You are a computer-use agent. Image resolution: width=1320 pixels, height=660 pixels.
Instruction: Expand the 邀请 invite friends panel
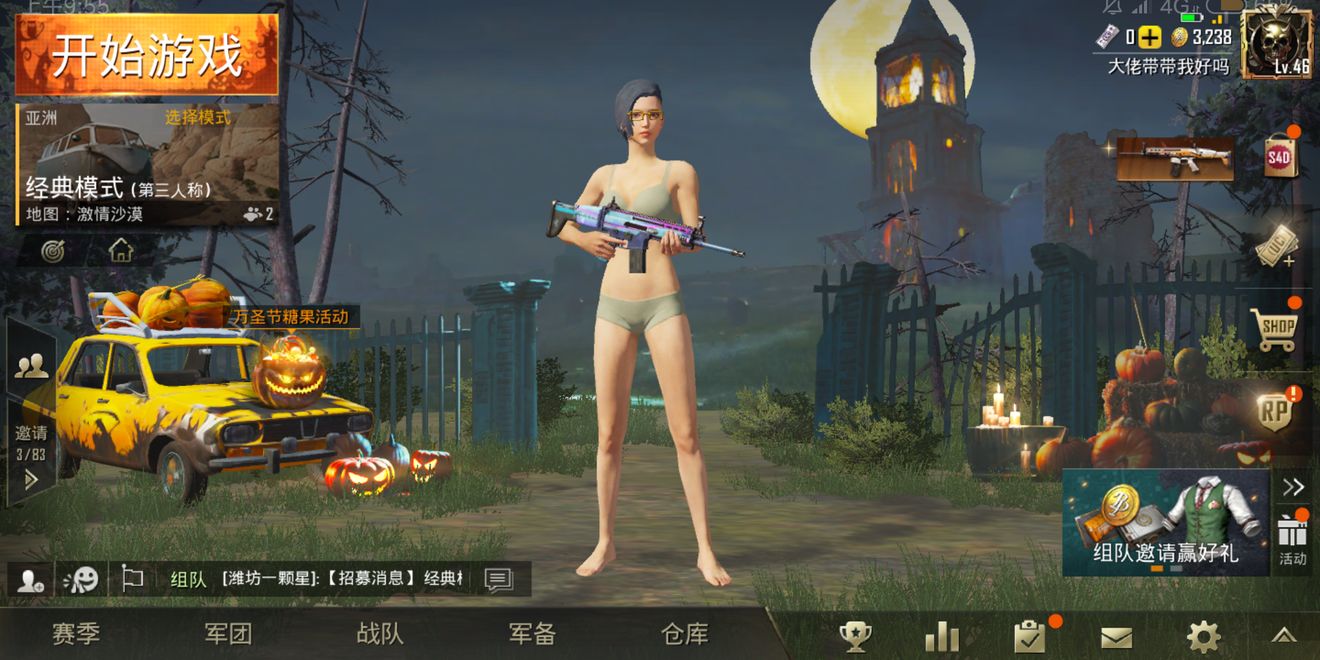pos(31,456)
